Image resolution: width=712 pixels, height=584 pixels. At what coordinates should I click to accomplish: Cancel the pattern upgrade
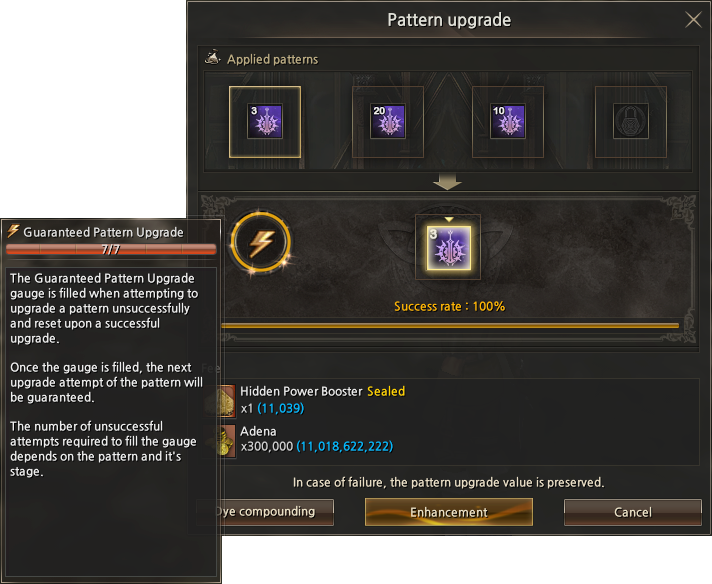pos(632,512)
